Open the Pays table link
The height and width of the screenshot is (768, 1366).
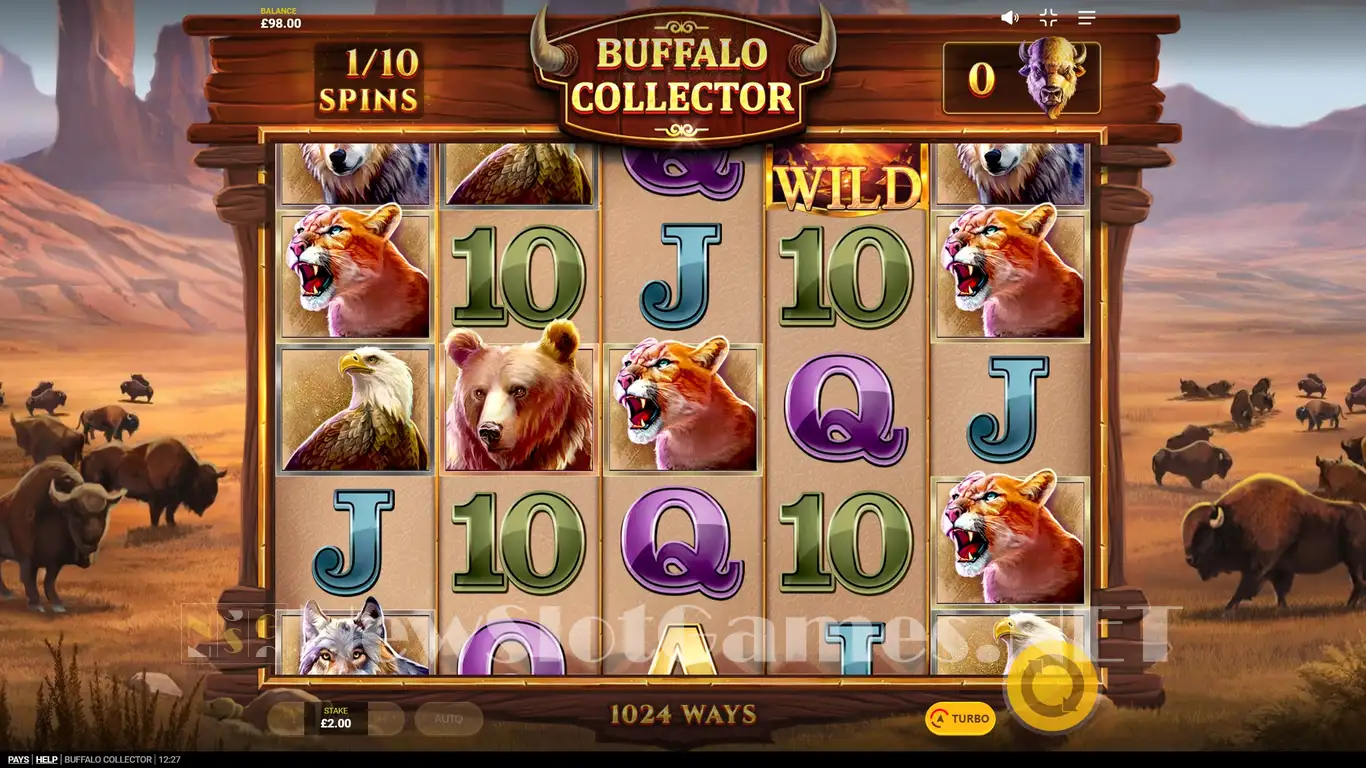click(18, 760)
